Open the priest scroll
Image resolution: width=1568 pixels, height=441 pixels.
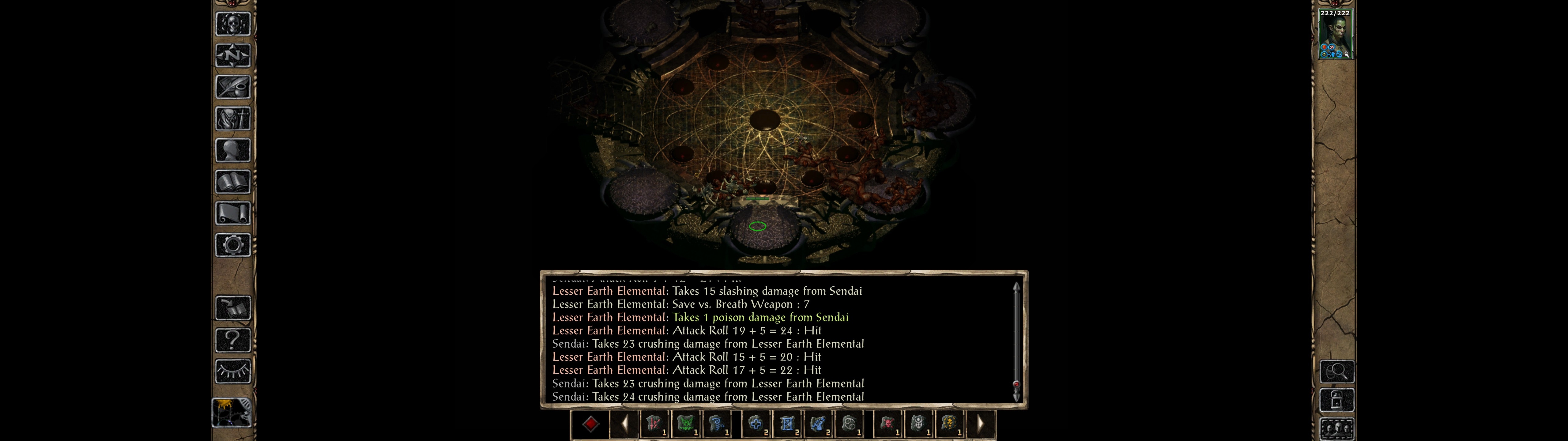coord(232,213)
